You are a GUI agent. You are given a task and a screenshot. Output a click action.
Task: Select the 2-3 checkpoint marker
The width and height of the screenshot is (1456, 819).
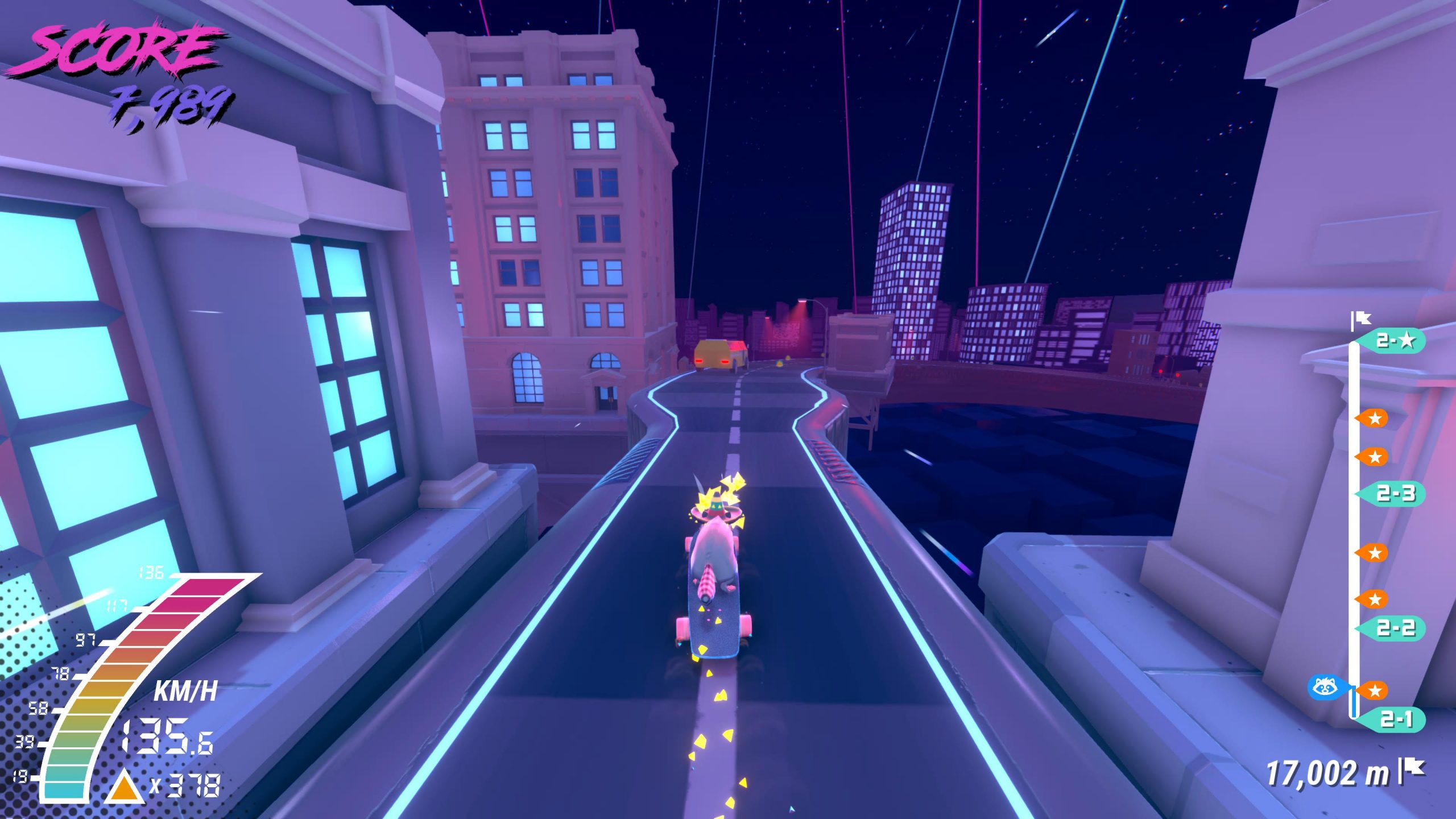point(1395,493)
